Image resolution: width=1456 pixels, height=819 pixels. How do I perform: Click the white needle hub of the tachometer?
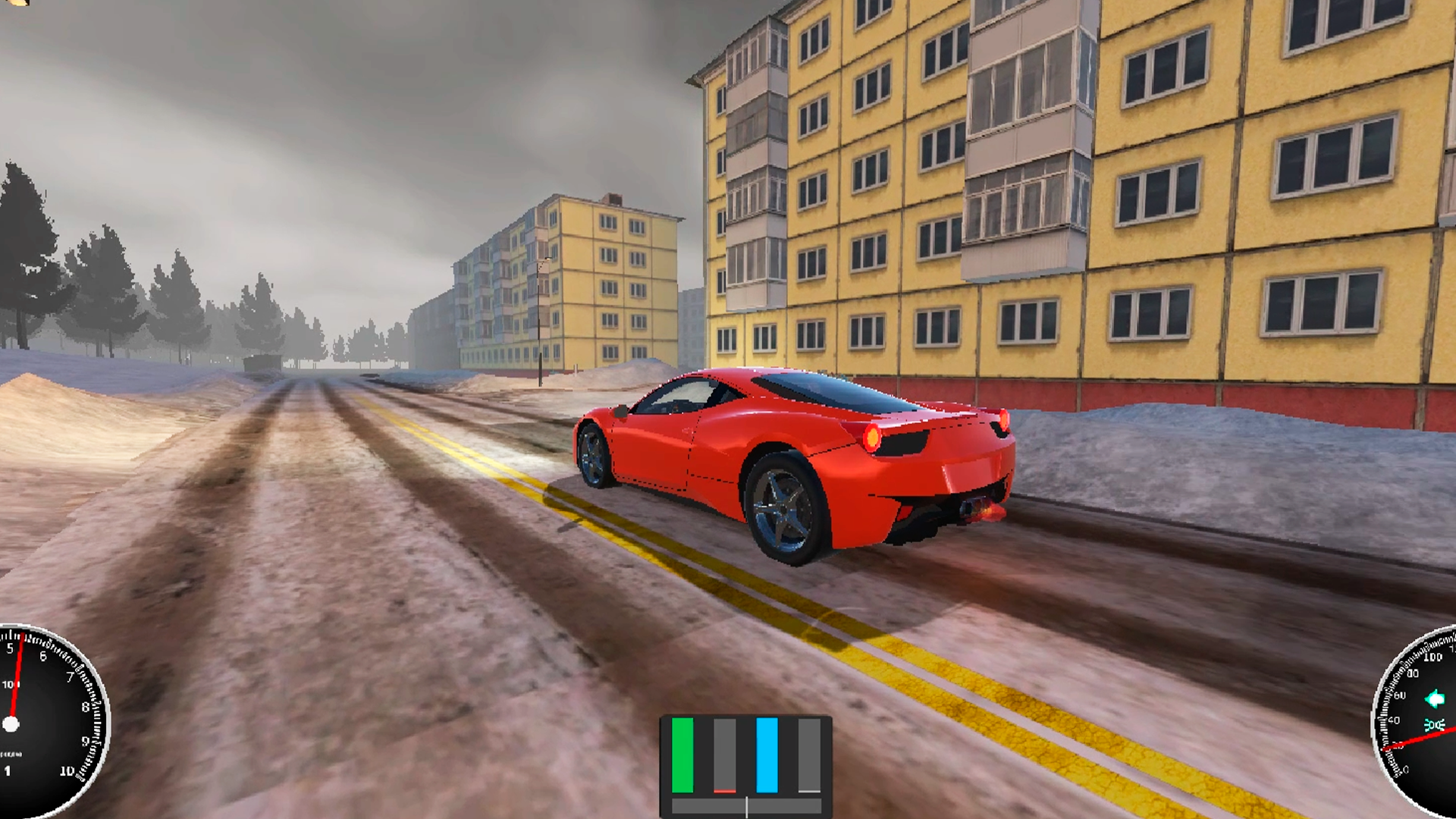tap(11, 723)
